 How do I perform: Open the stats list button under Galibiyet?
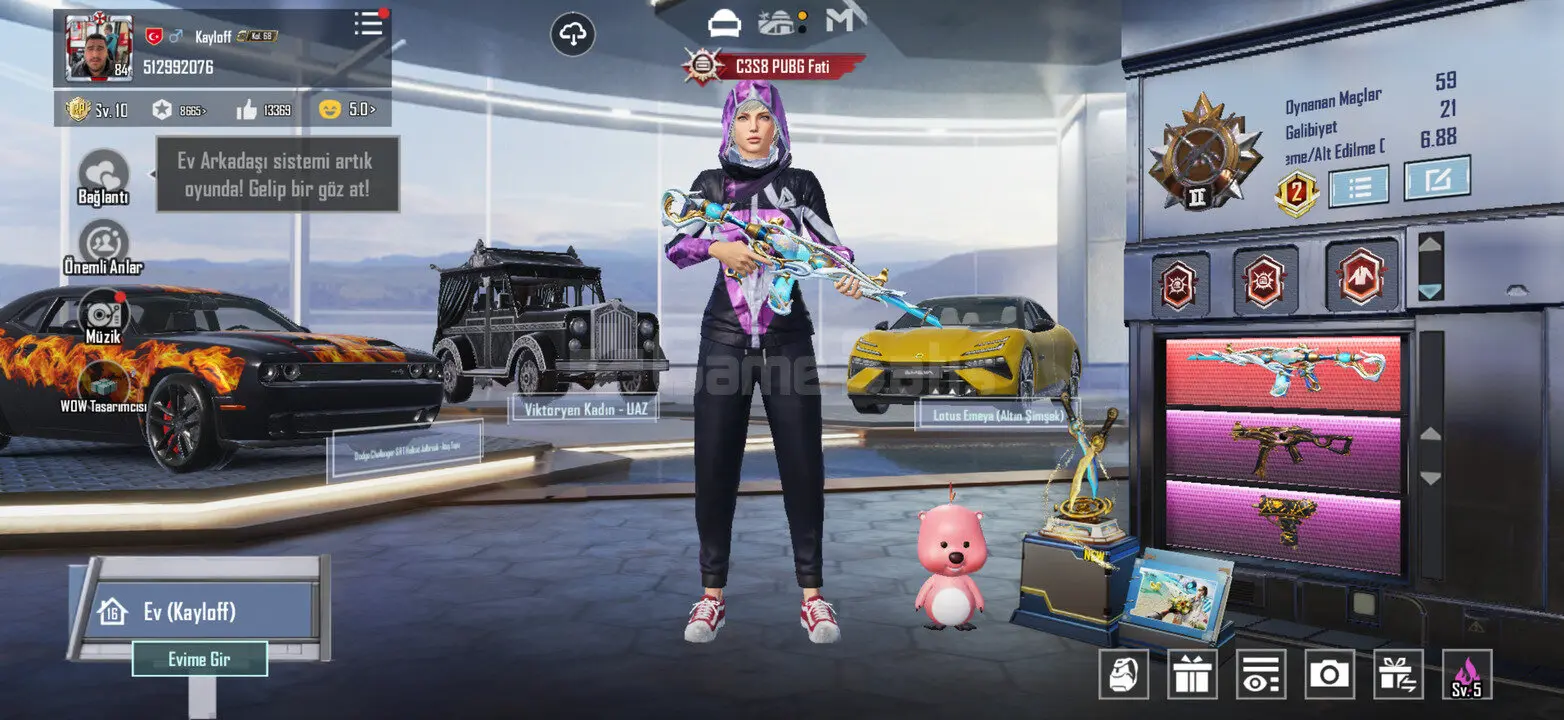point(1358,186)
